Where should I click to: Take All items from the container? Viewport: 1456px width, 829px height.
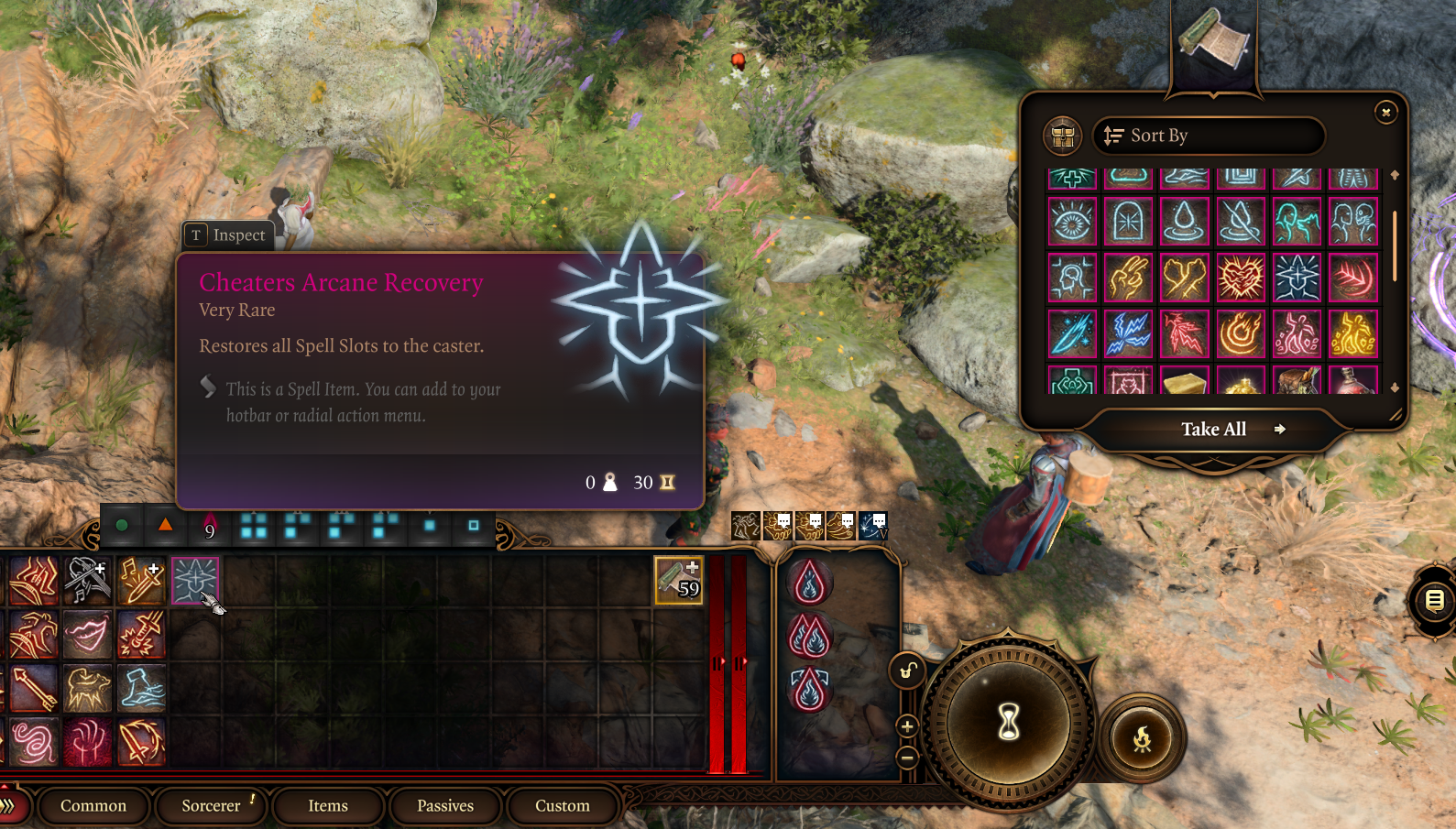tap(1213, 429)
